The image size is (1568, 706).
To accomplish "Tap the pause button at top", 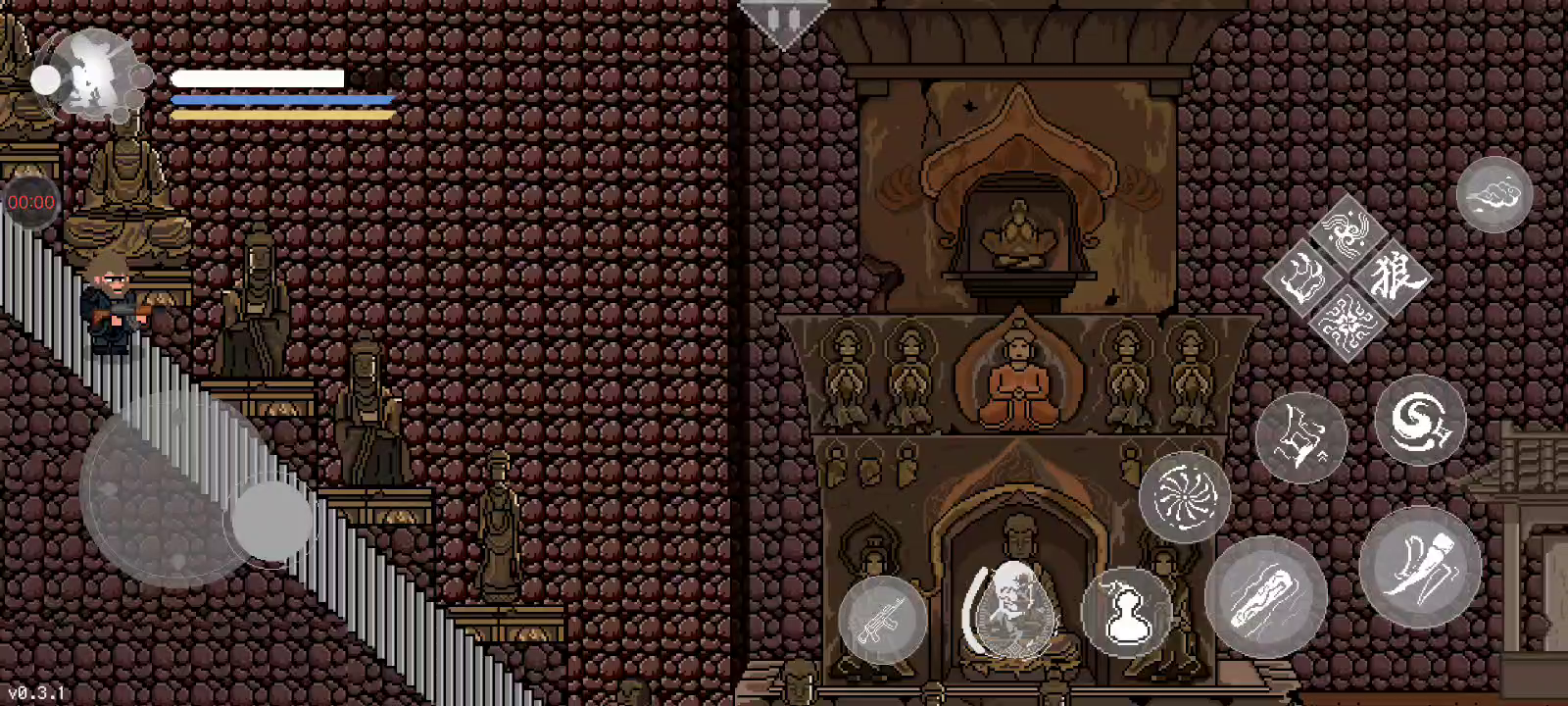I will pyautogui.click(x=783, y=21).
